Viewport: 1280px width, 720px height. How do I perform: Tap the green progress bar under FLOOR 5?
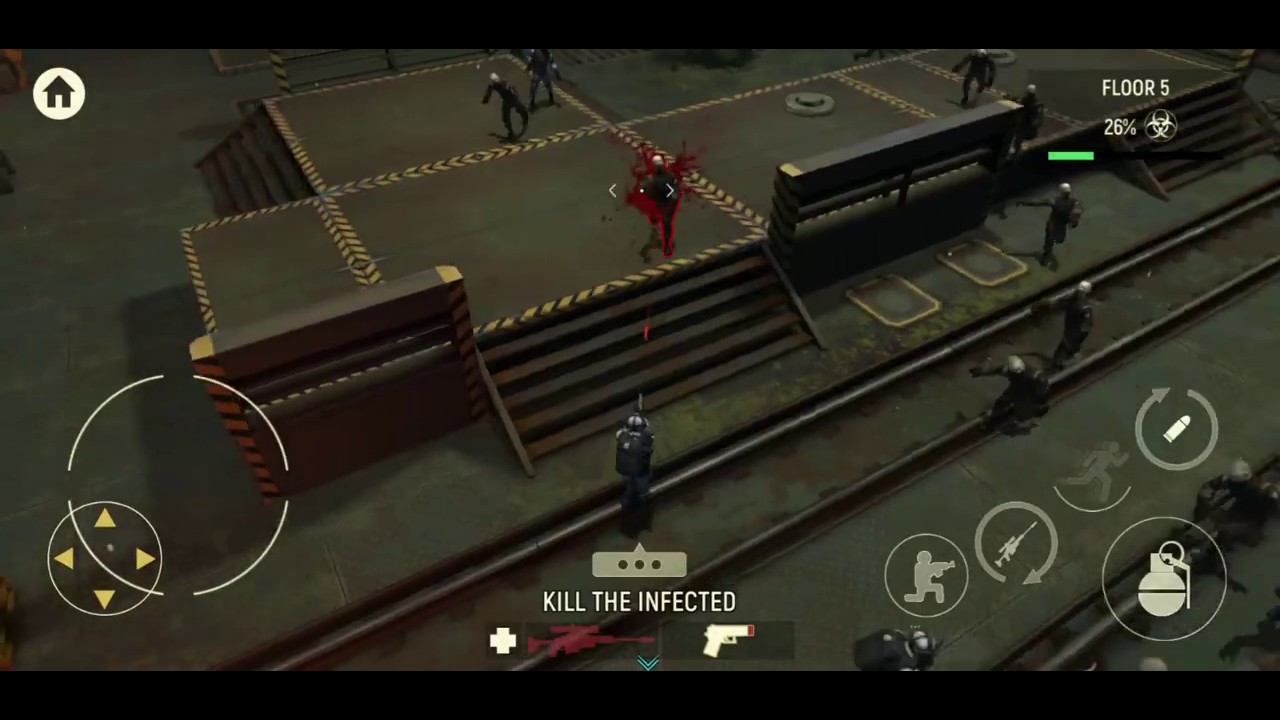pyautogui.click(x=1071, y=155)
